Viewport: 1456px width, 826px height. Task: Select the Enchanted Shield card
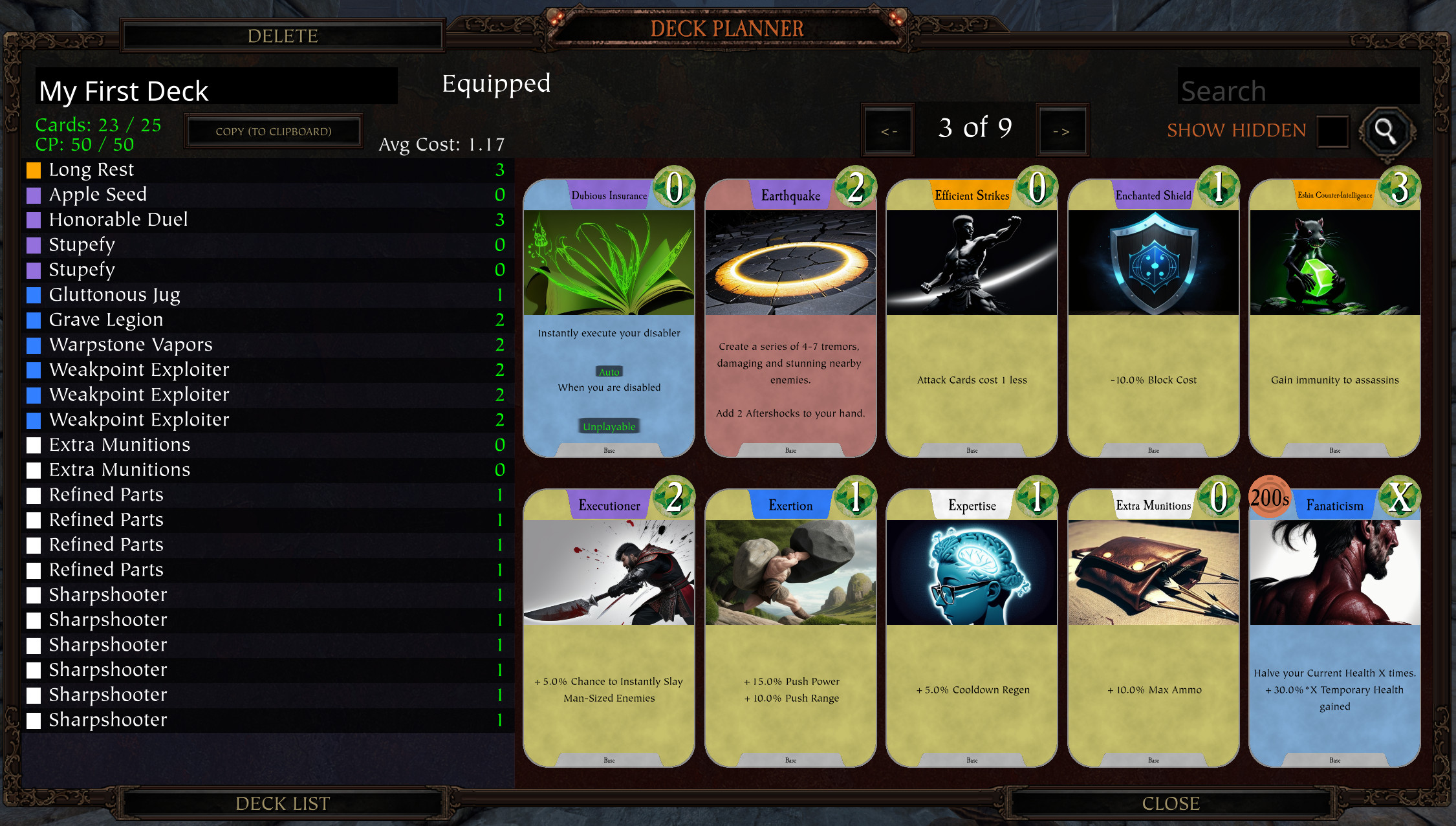(1153, 318)
